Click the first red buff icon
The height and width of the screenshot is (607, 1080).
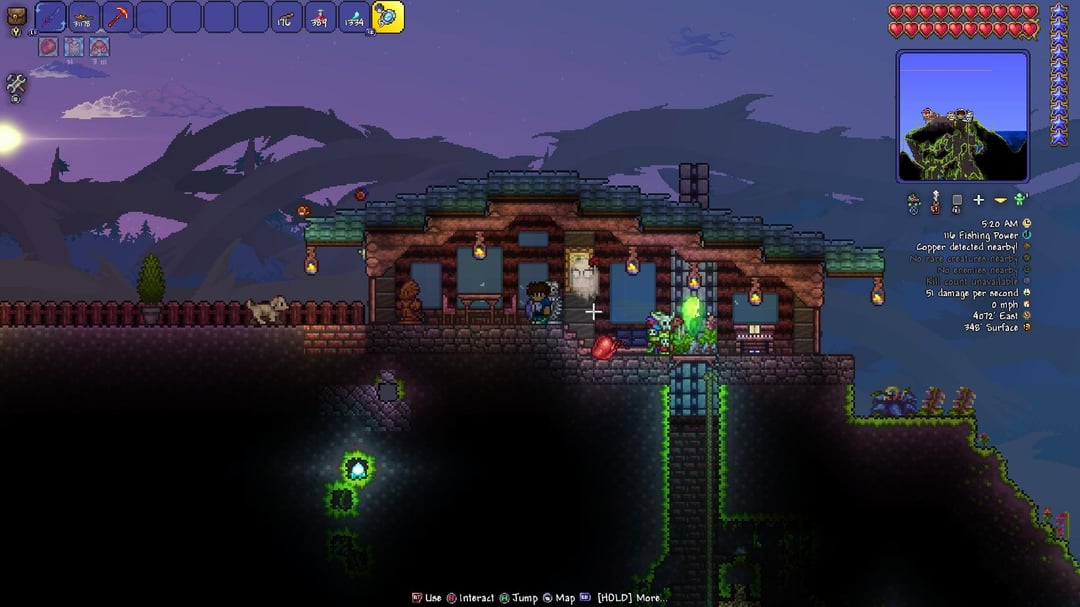click(x=48, y=47)
